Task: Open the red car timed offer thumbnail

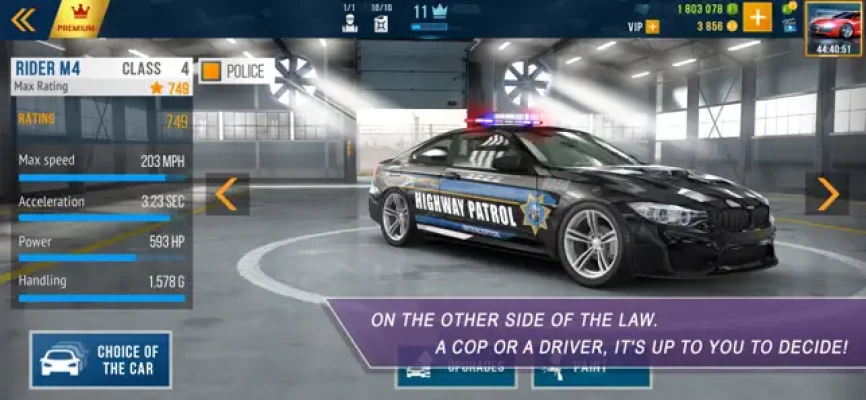Action: [x=834, y=26]
